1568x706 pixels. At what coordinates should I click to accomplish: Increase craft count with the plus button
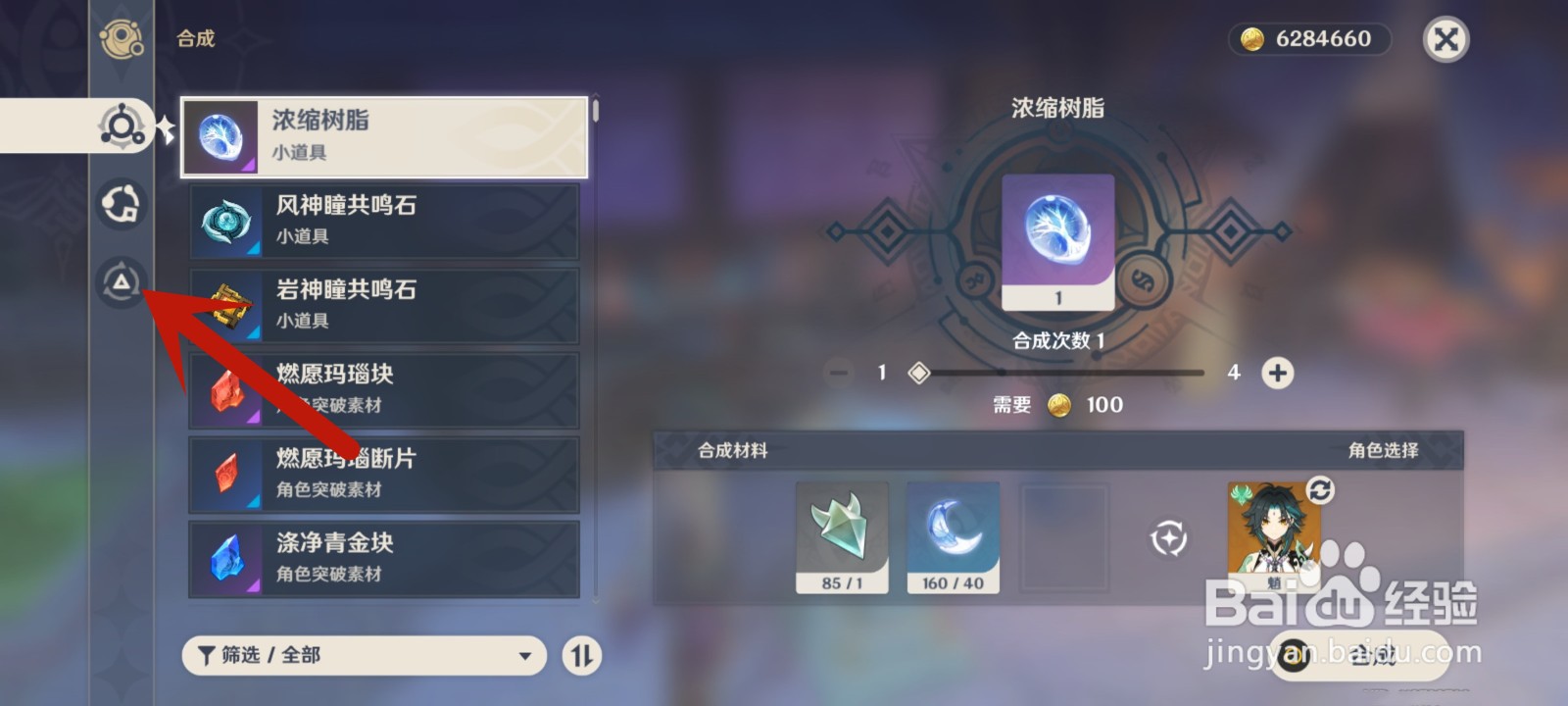pos(1276,373)
